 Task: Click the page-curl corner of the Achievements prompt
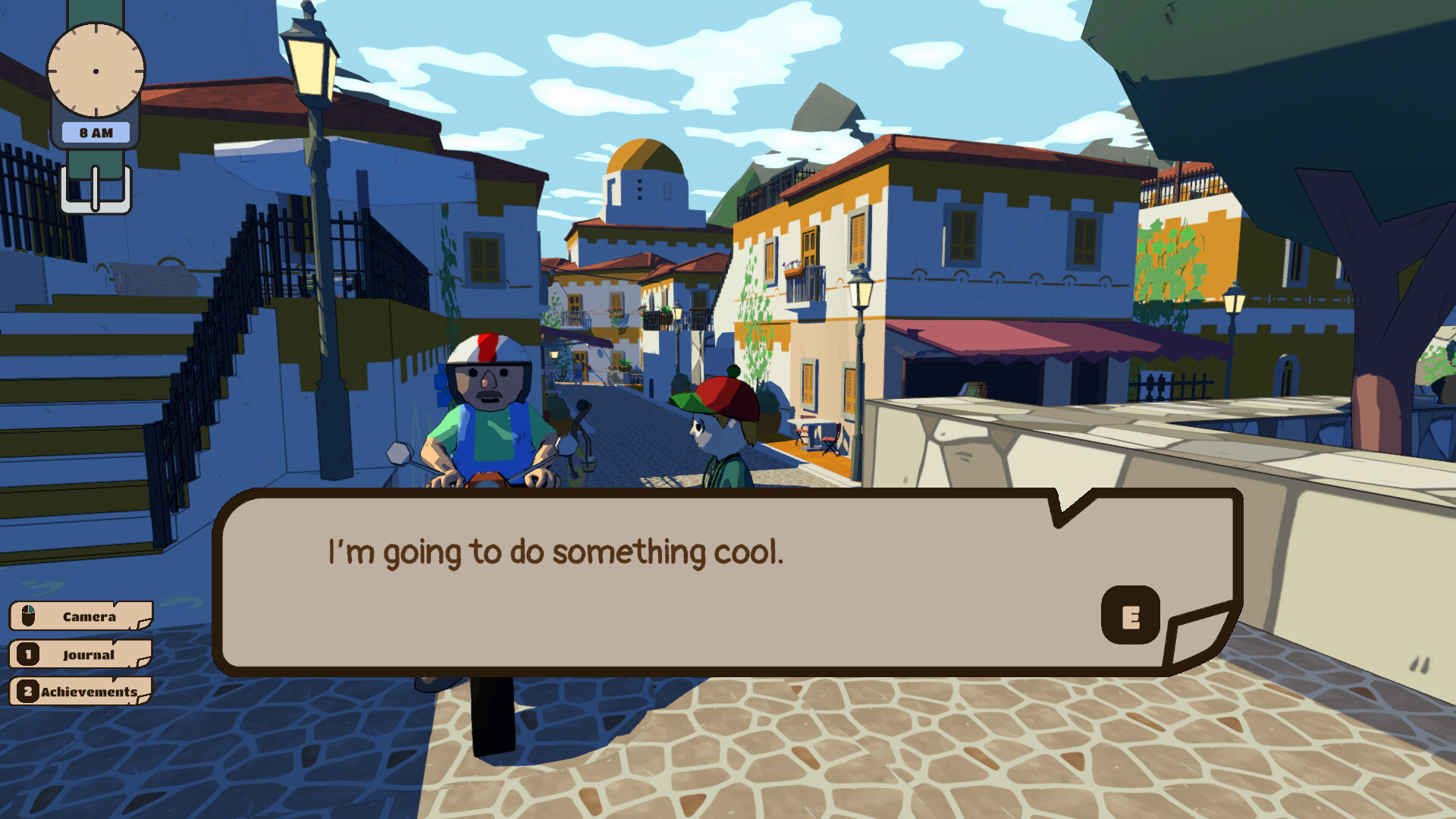(x=144, y=698)
